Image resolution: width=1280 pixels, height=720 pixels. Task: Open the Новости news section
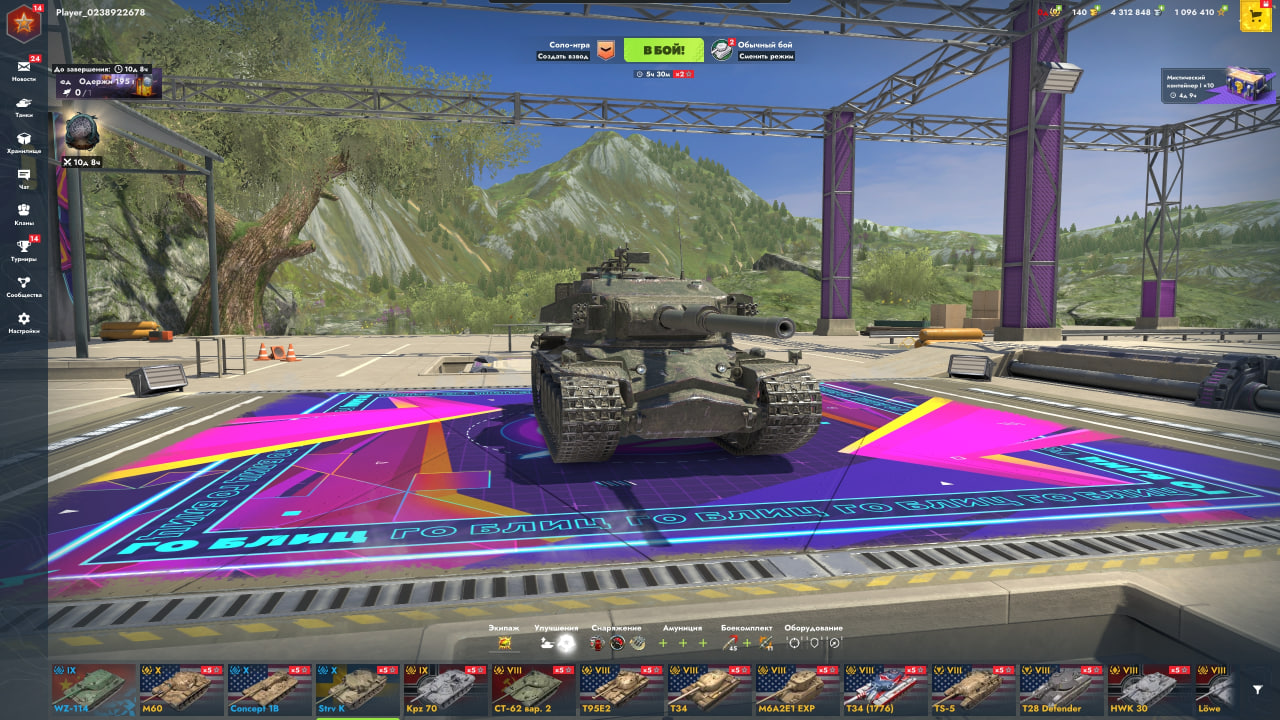pos(24,69)
